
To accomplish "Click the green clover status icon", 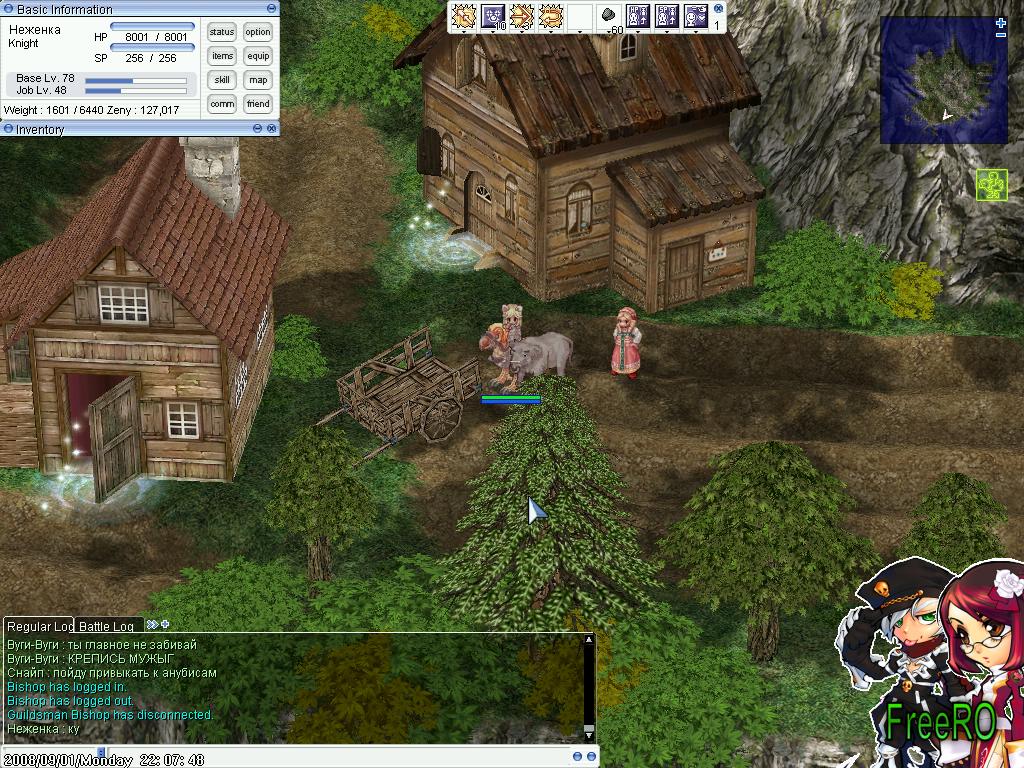I will click(990, 185).
